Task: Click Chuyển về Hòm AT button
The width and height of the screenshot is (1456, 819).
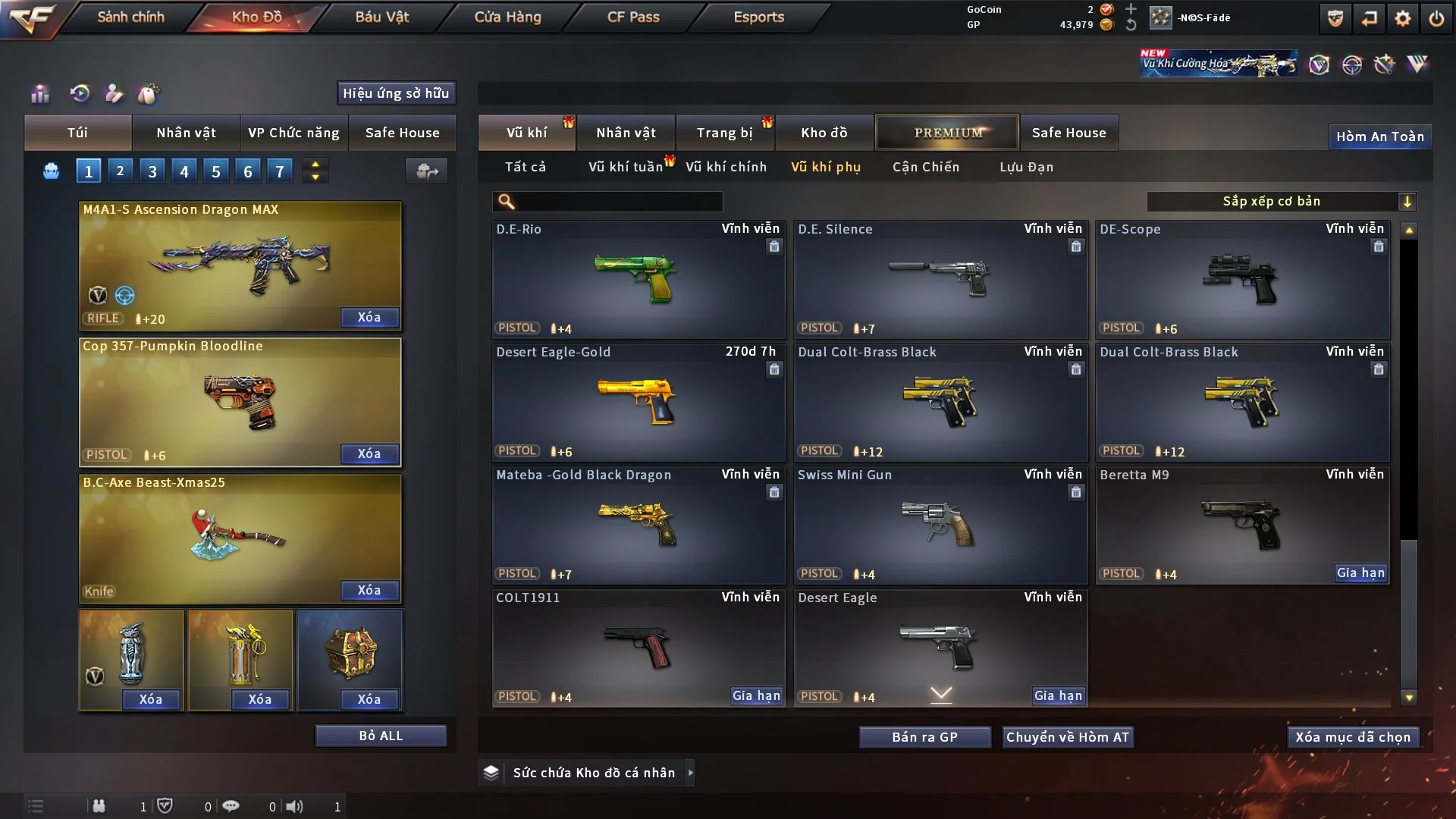Action: coord(1068,737)
